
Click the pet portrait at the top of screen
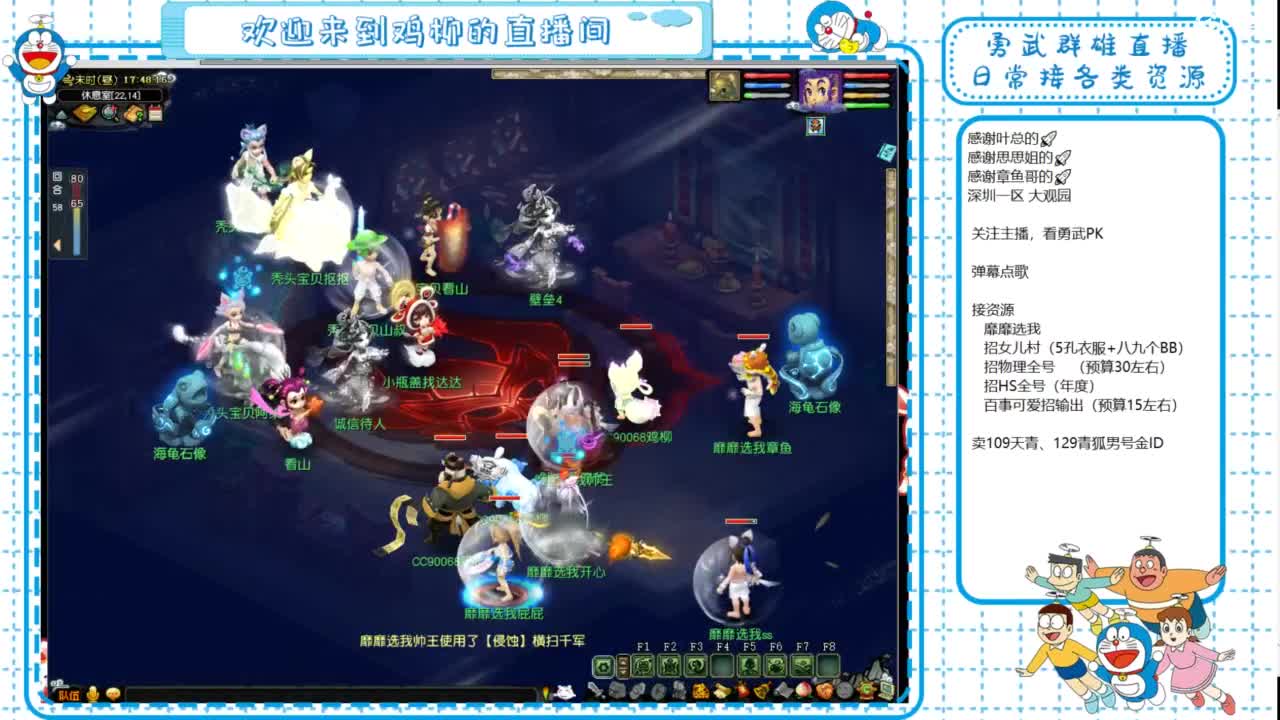[724, 86]
